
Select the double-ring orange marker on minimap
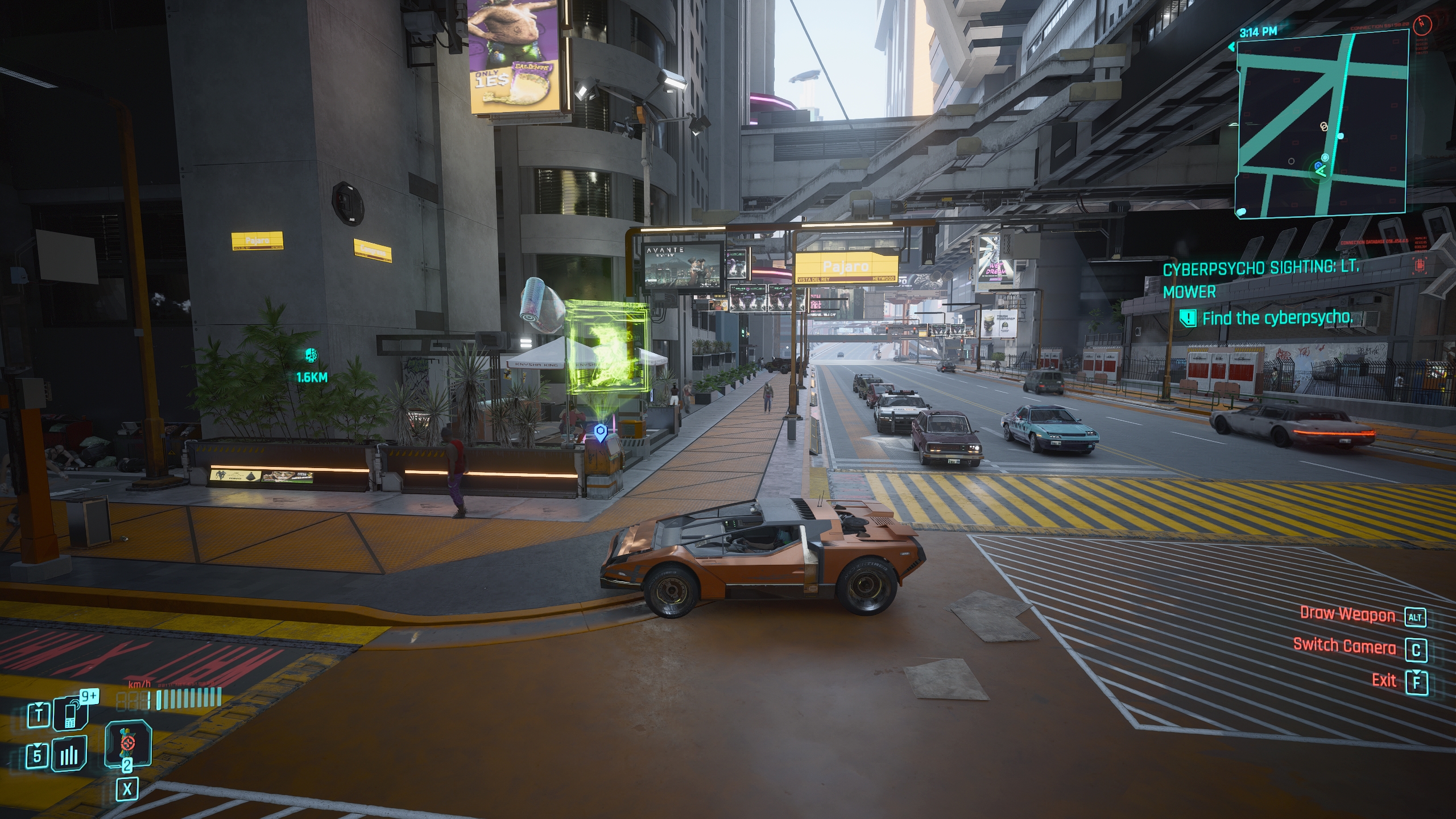(x=1323, y=126)
